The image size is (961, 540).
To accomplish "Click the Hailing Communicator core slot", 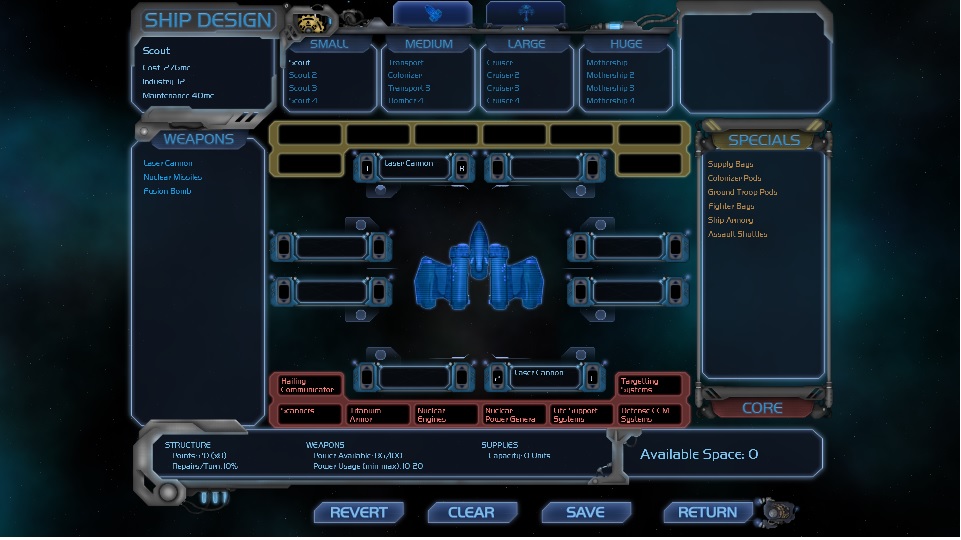I will (x=306, y=385).
